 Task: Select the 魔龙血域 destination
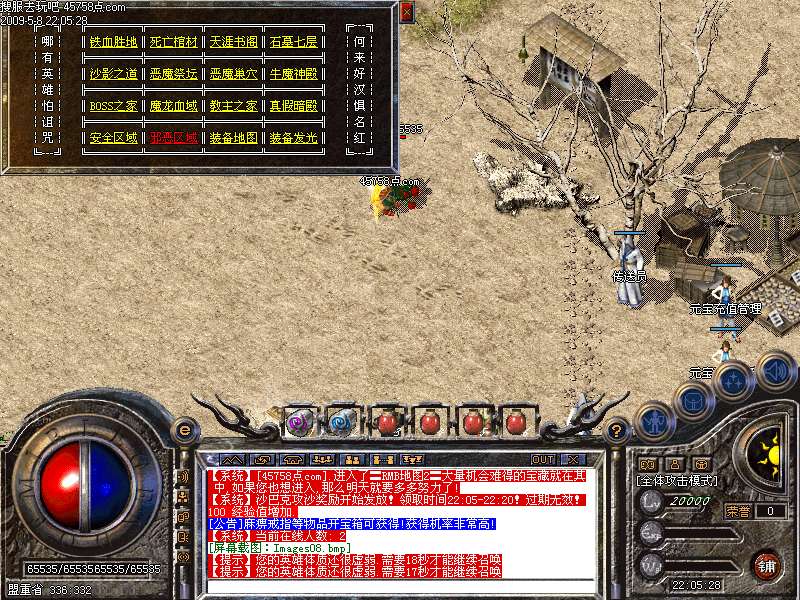point(174,106)
